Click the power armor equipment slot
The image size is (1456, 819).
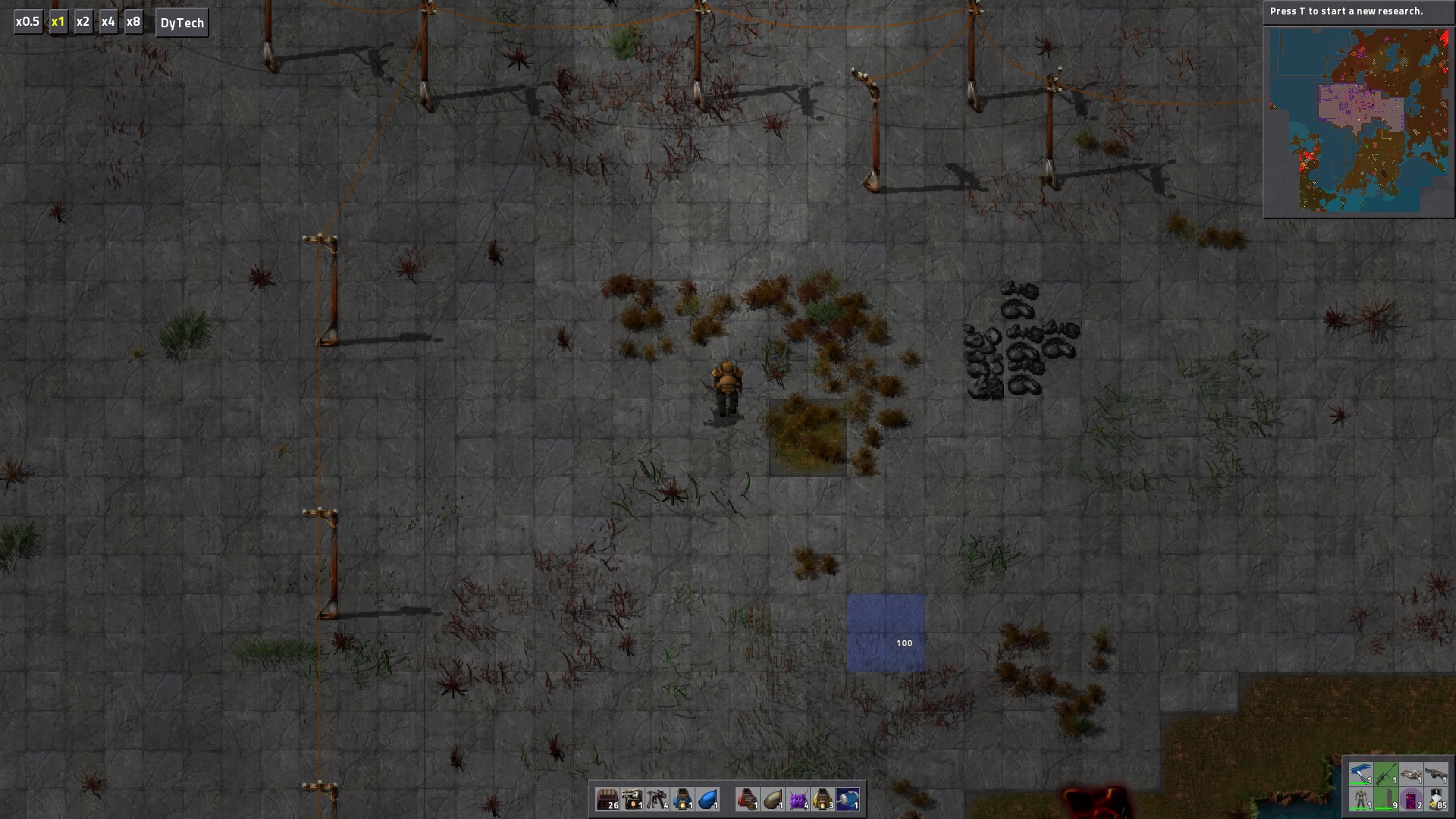1361,799
